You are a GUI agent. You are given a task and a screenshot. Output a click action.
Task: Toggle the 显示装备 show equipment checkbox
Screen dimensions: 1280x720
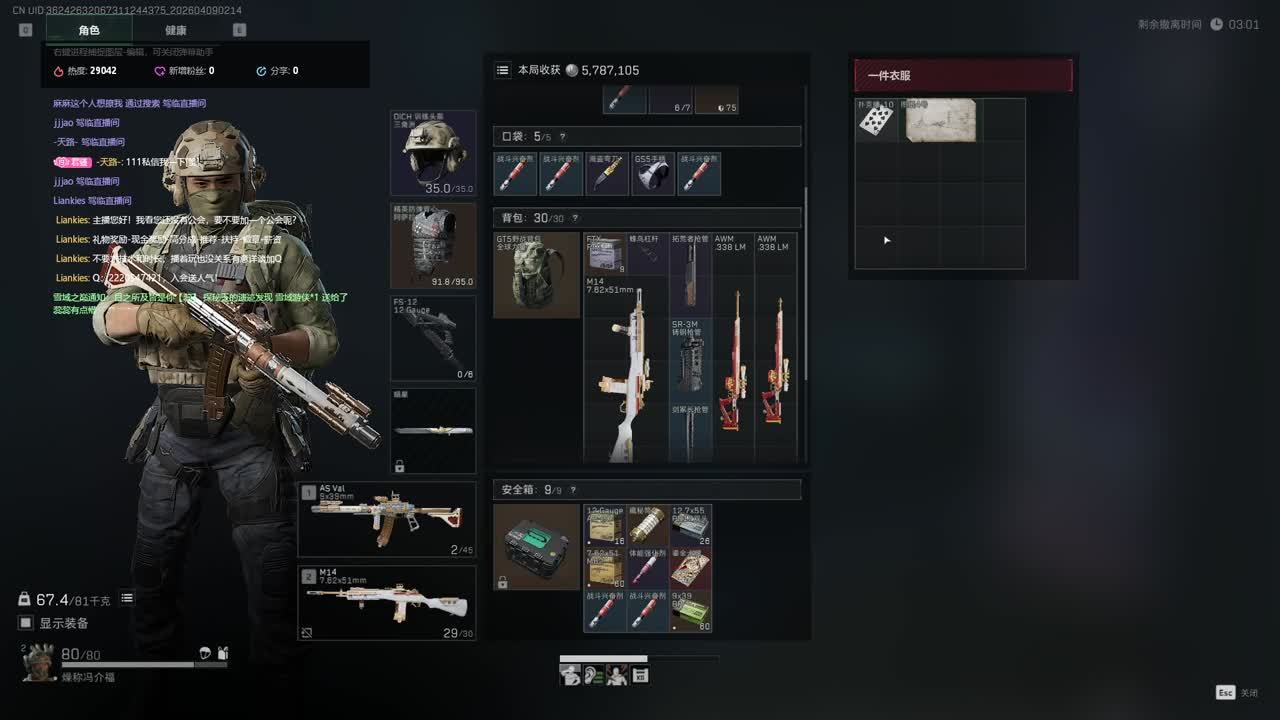point(27,623)
